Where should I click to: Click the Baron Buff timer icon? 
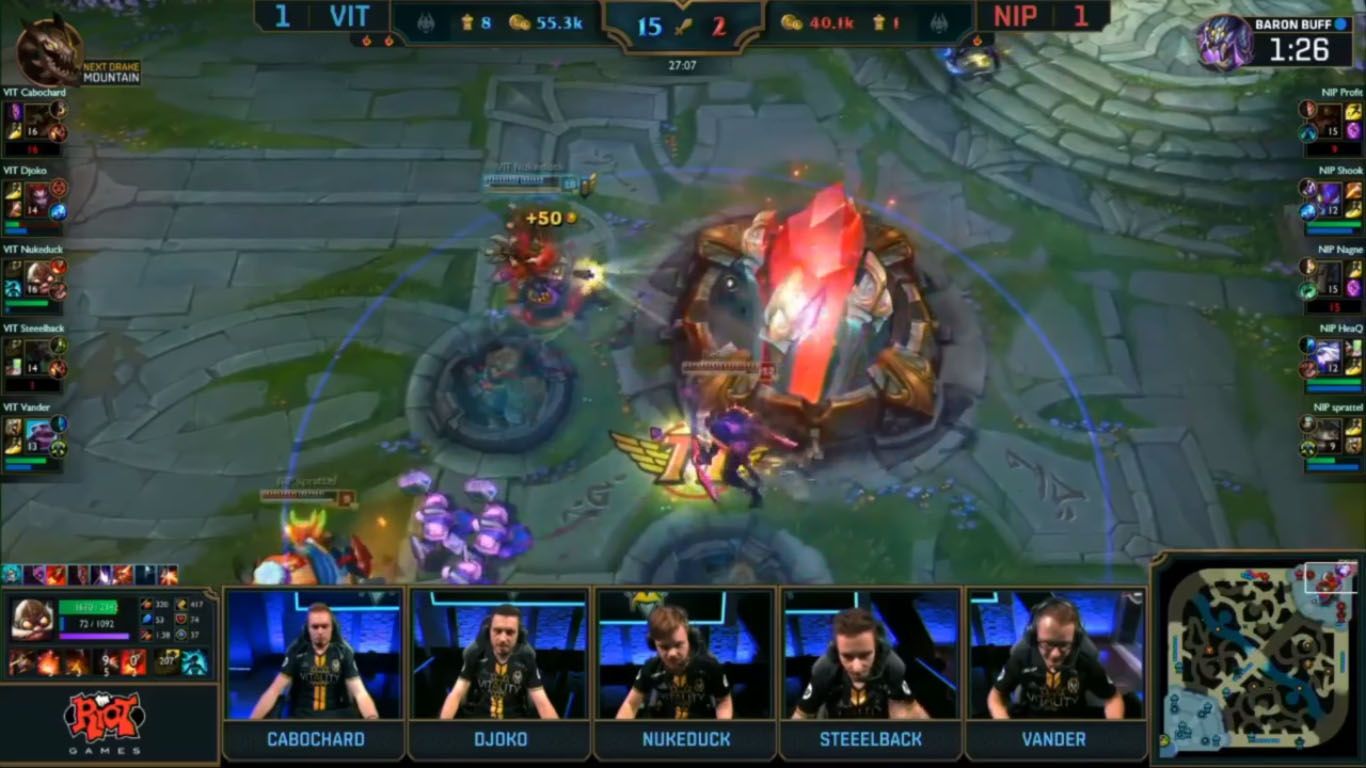pyautogui.click(x=1225, y=43)
